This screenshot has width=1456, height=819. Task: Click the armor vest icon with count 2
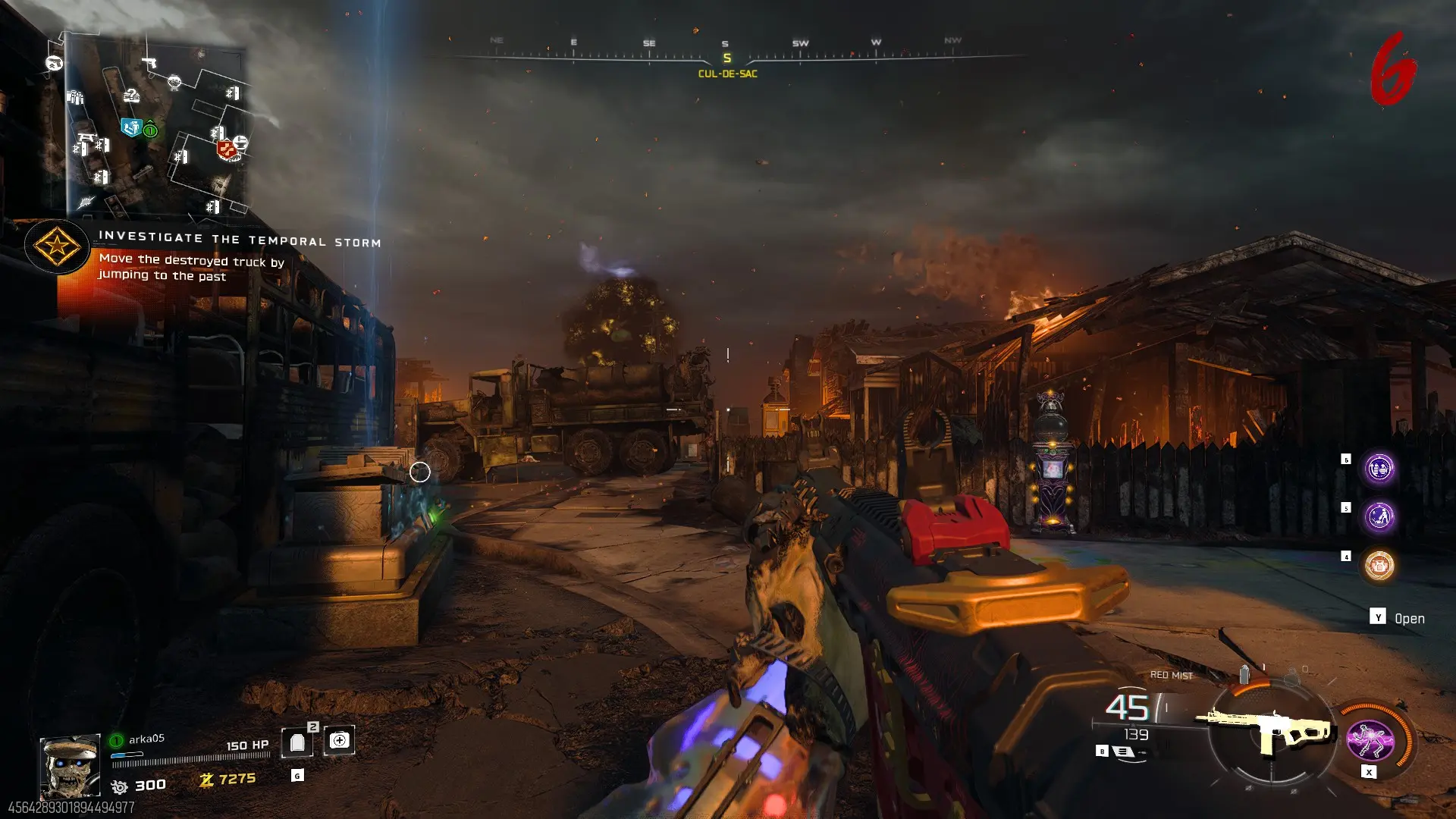296,741
